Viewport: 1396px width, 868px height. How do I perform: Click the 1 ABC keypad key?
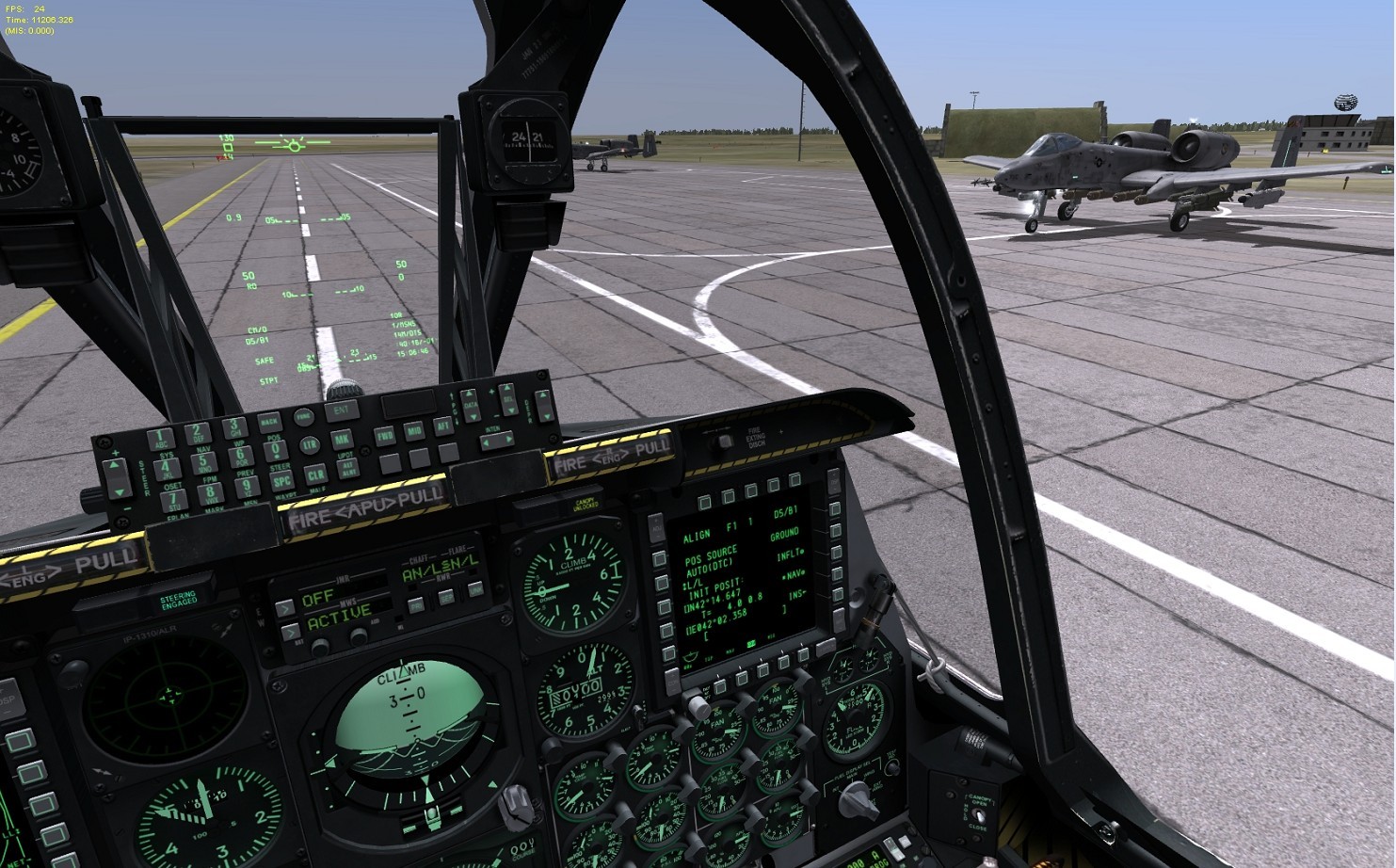(x=161, y=439)
